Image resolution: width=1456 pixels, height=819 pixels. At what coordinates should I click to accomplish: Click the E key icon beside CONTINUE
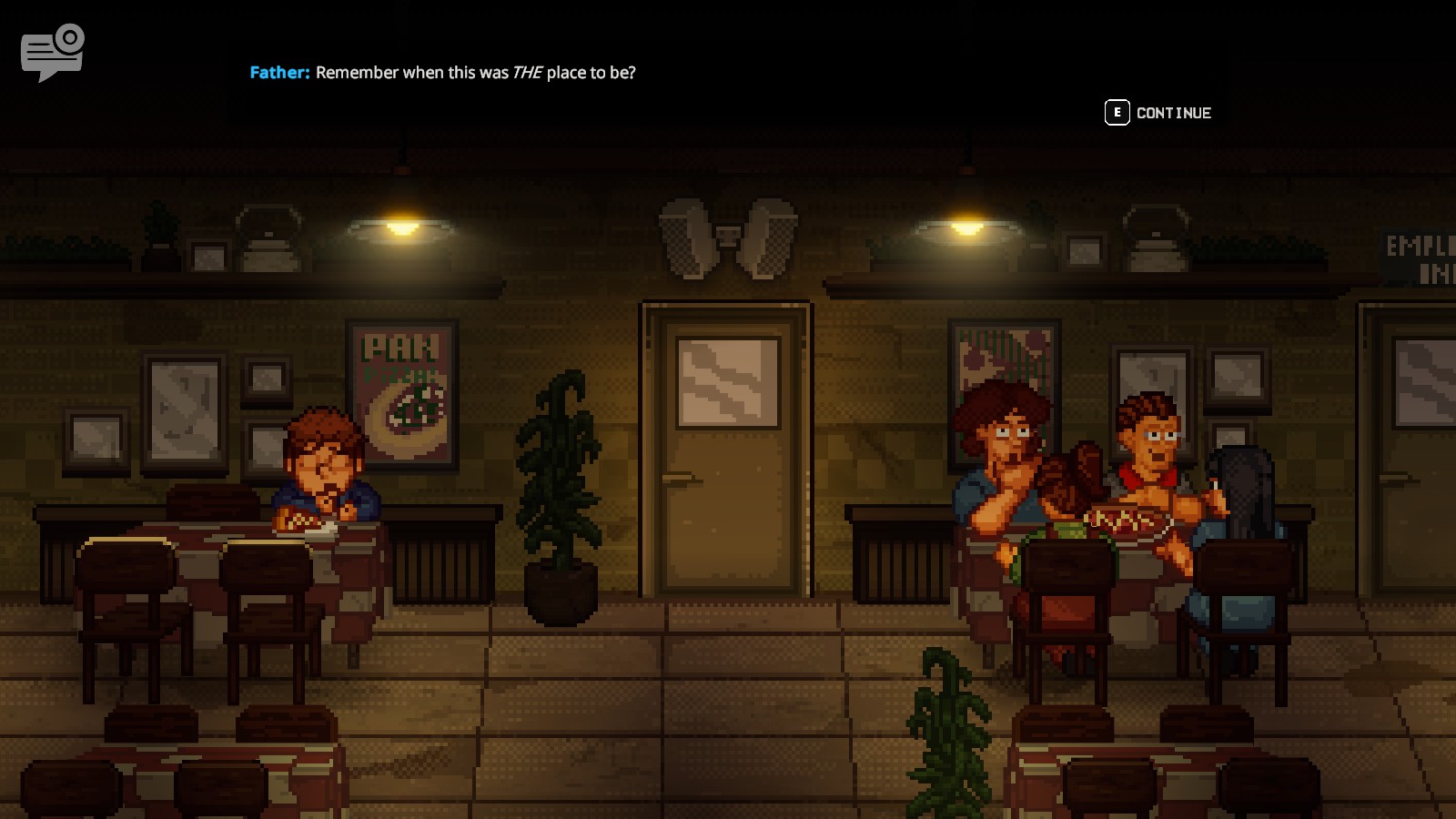pyautogui.click(x=1116, y=112)
